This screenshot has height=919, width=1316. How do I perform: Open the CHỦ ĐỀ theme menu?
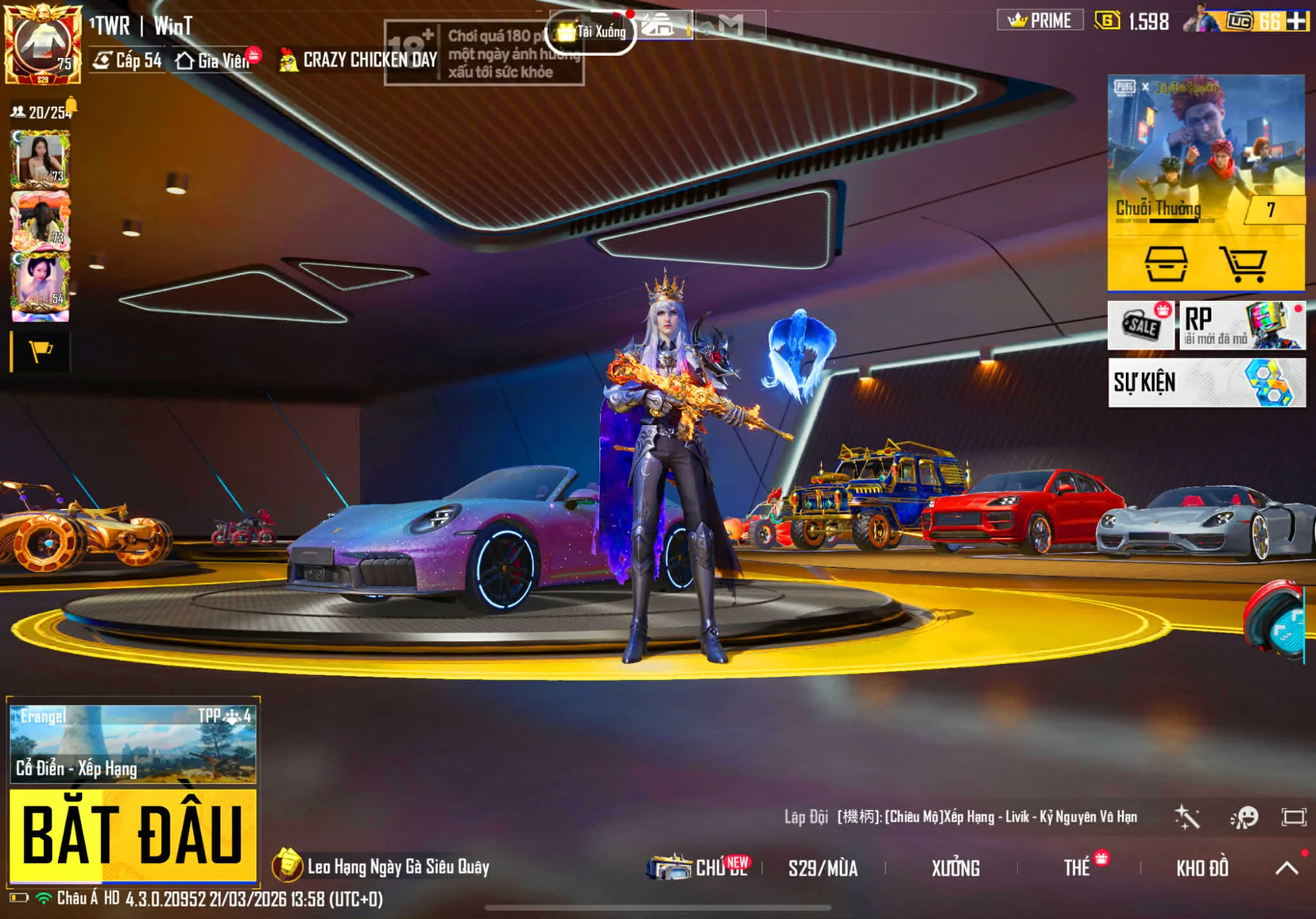pyautogui.click(x=700, y=868)
